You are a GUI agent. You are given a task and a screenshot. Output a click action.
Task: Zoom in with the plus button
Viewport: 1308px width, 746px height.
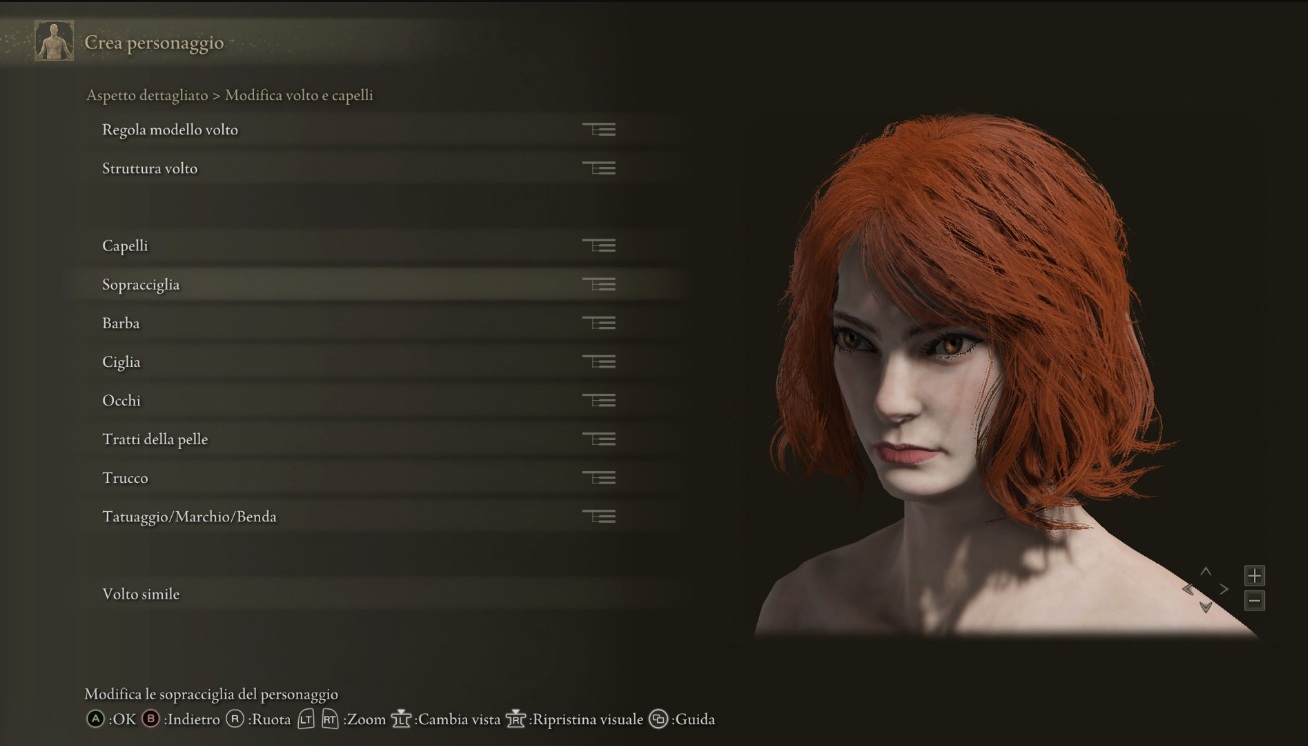coord(1254,575)
